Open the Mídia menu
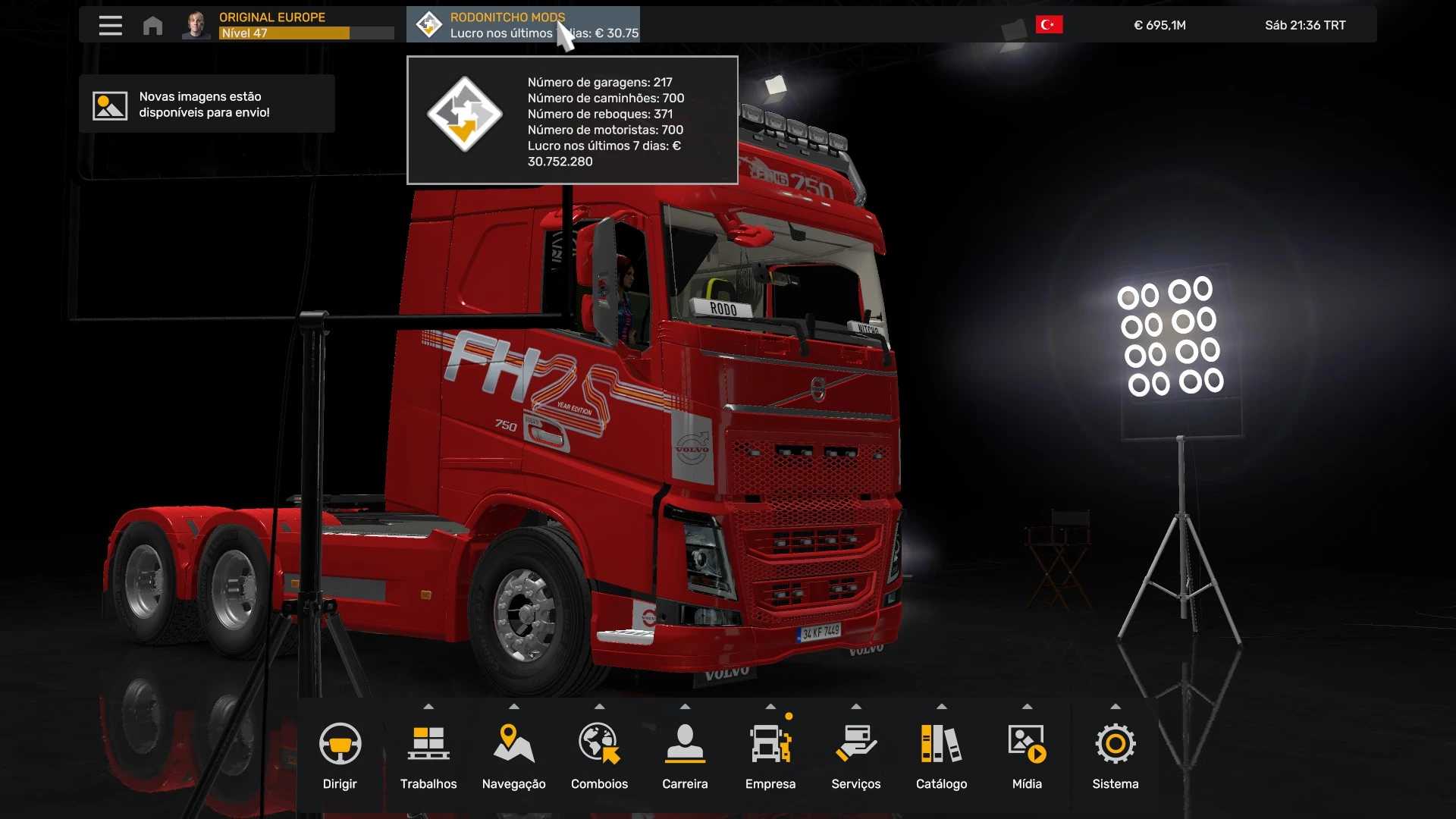Image resolution: width=1456 pixels, height=819 pixels. point(1027,755)
